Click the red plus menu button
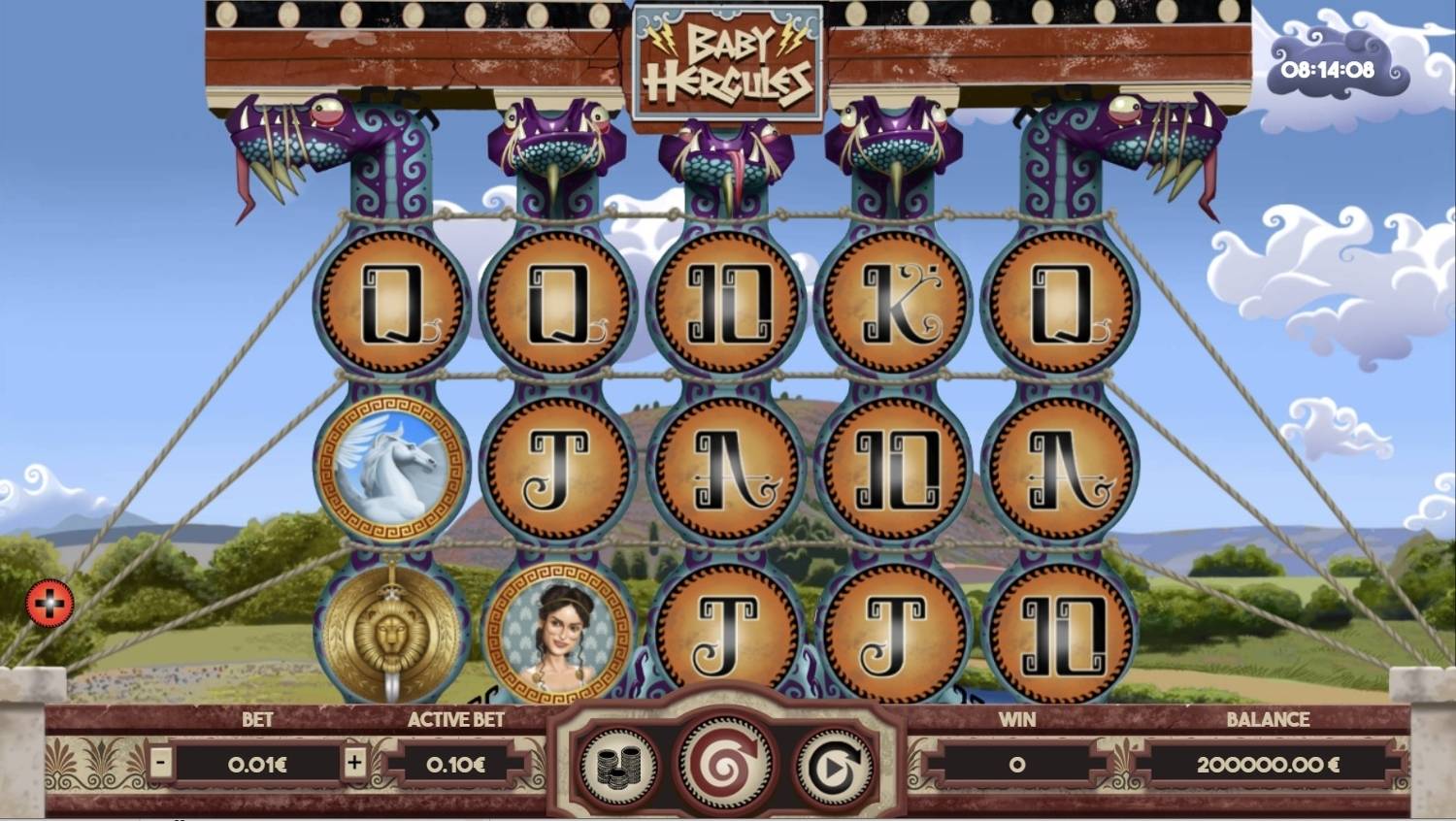The width and height of the screenshot is (1456, 821). (50, 604)
